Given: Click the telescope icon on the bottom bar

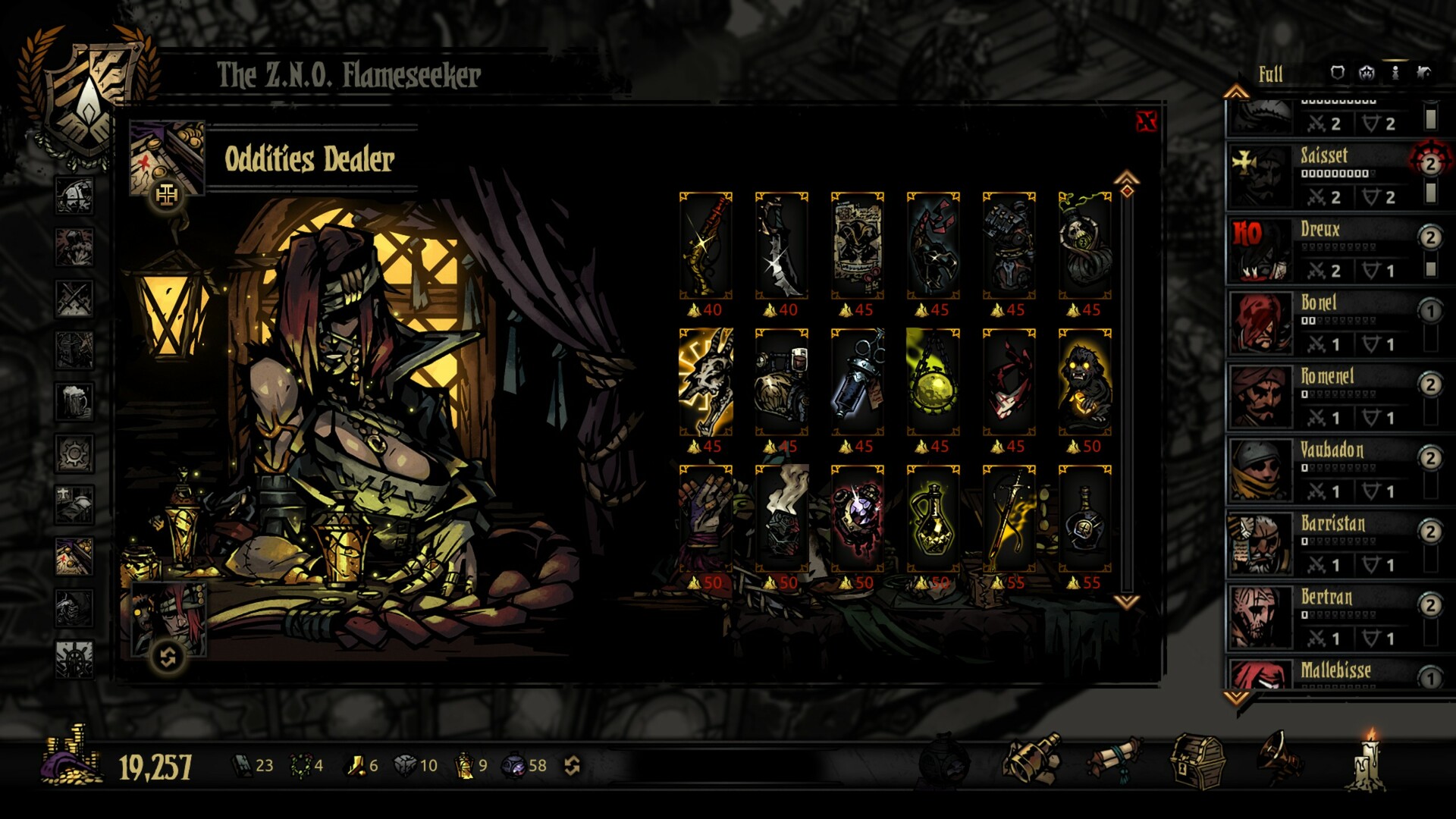Looking at the screenshot, I should click(1034, 758).
